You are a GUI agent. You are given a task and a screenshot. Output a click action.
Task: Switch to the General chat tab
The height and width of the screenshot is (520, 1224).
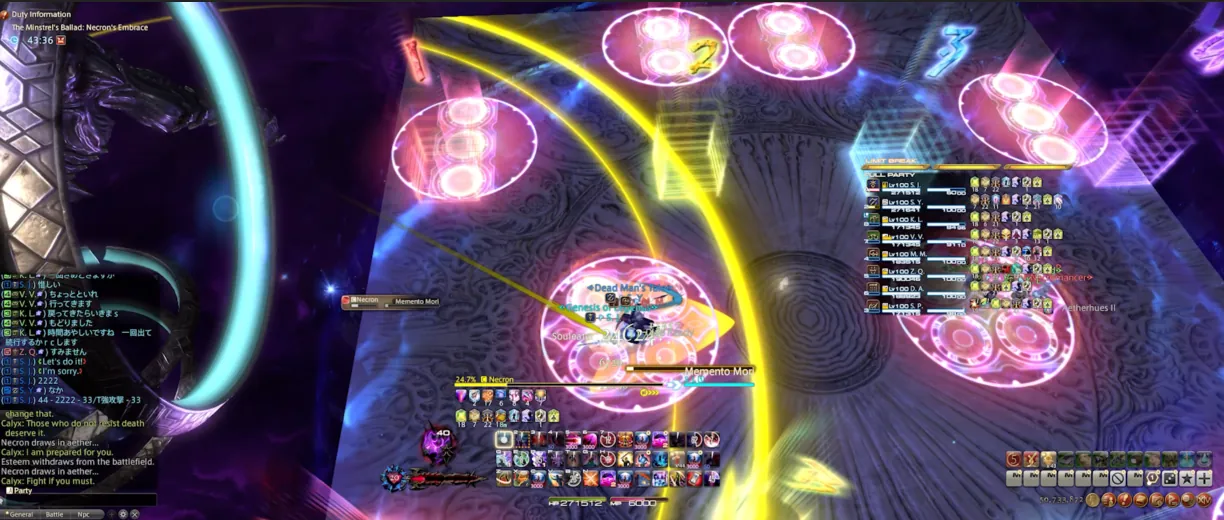[x=21, y=514]
